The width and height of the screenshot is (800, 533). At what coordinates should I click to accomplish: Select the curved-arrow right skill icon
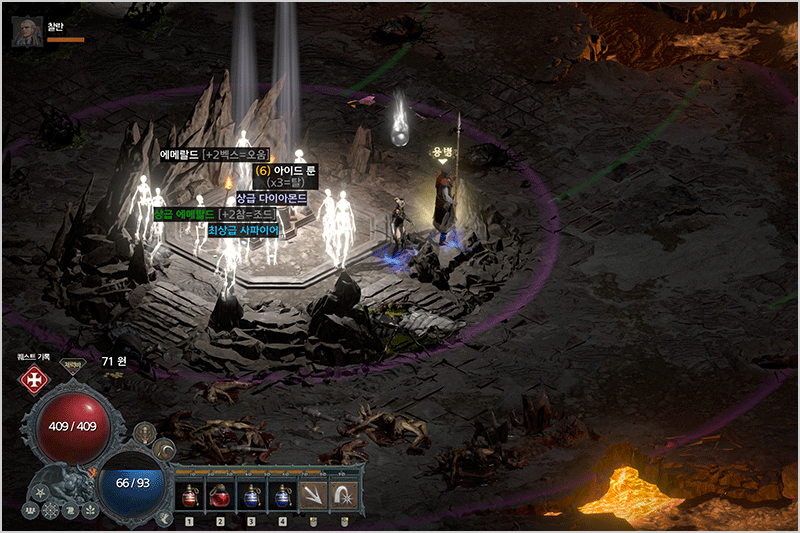[x=344, y=494]
